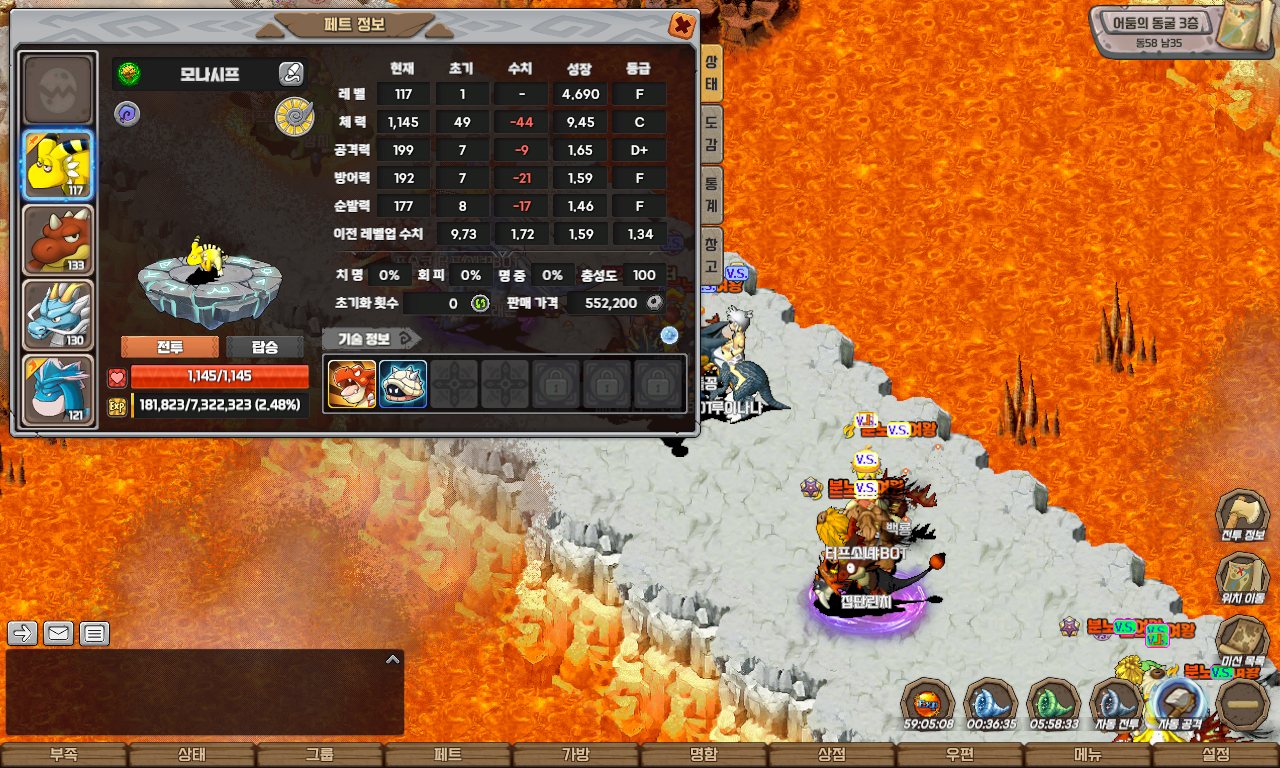Open the 상점 shop menu
The image size is (1280, 768).
pos(832,755)
